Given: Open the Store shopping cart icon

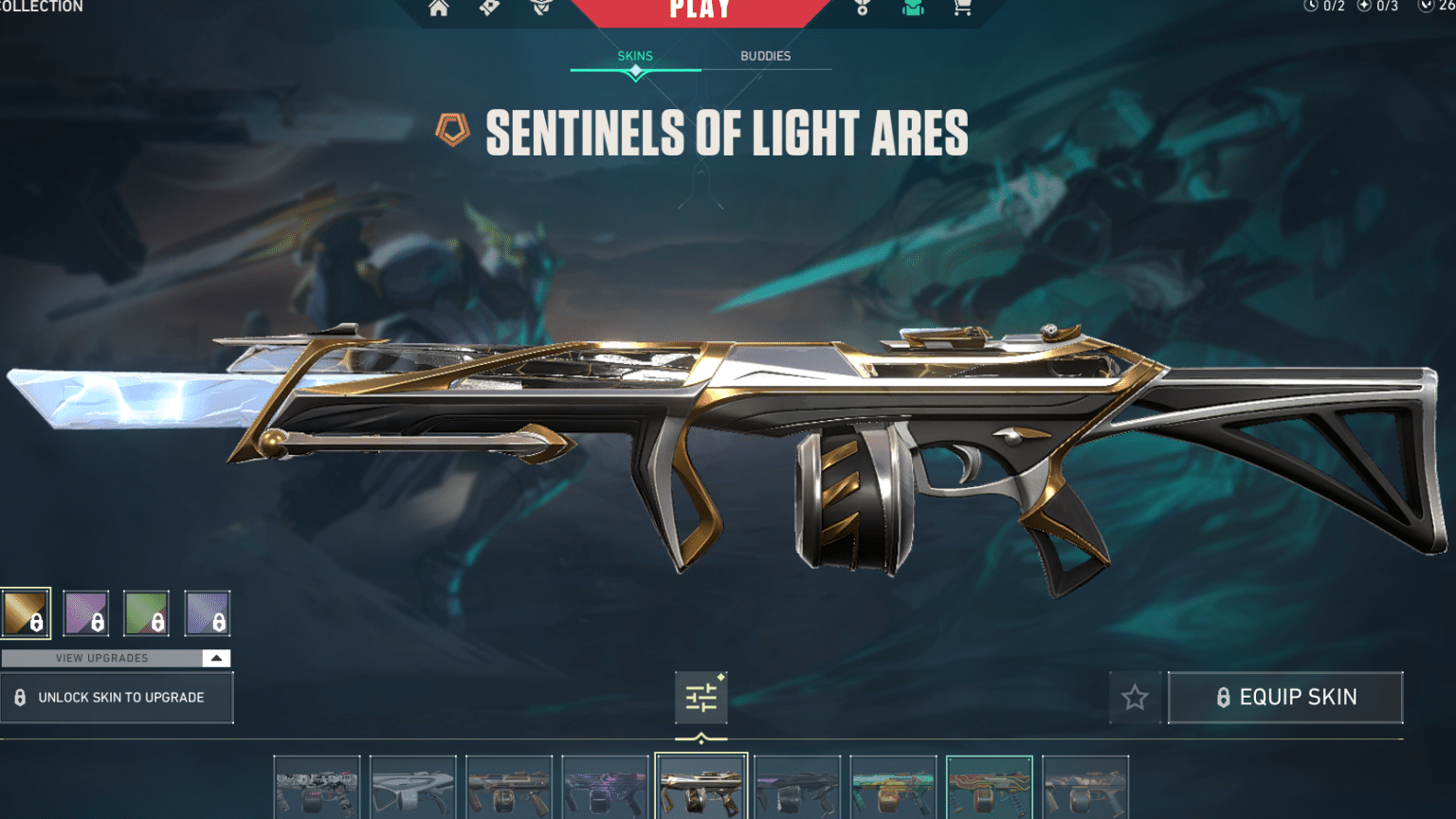Looking at the screenshot, I should [x=961, y=9].
